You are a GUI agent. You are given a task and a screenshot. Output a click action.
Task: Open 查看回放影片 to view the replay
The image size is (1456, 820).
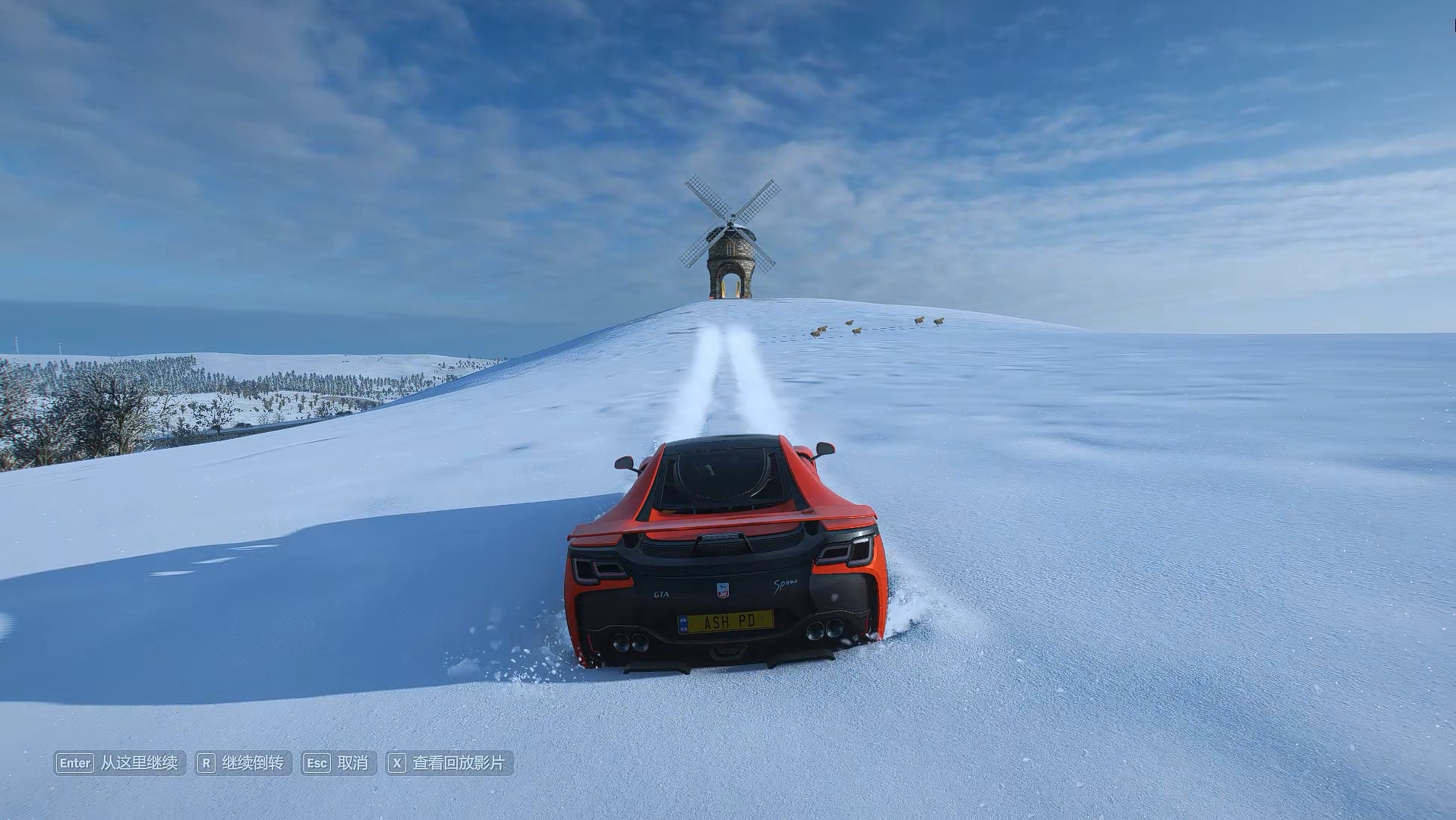tap(449, 763)
